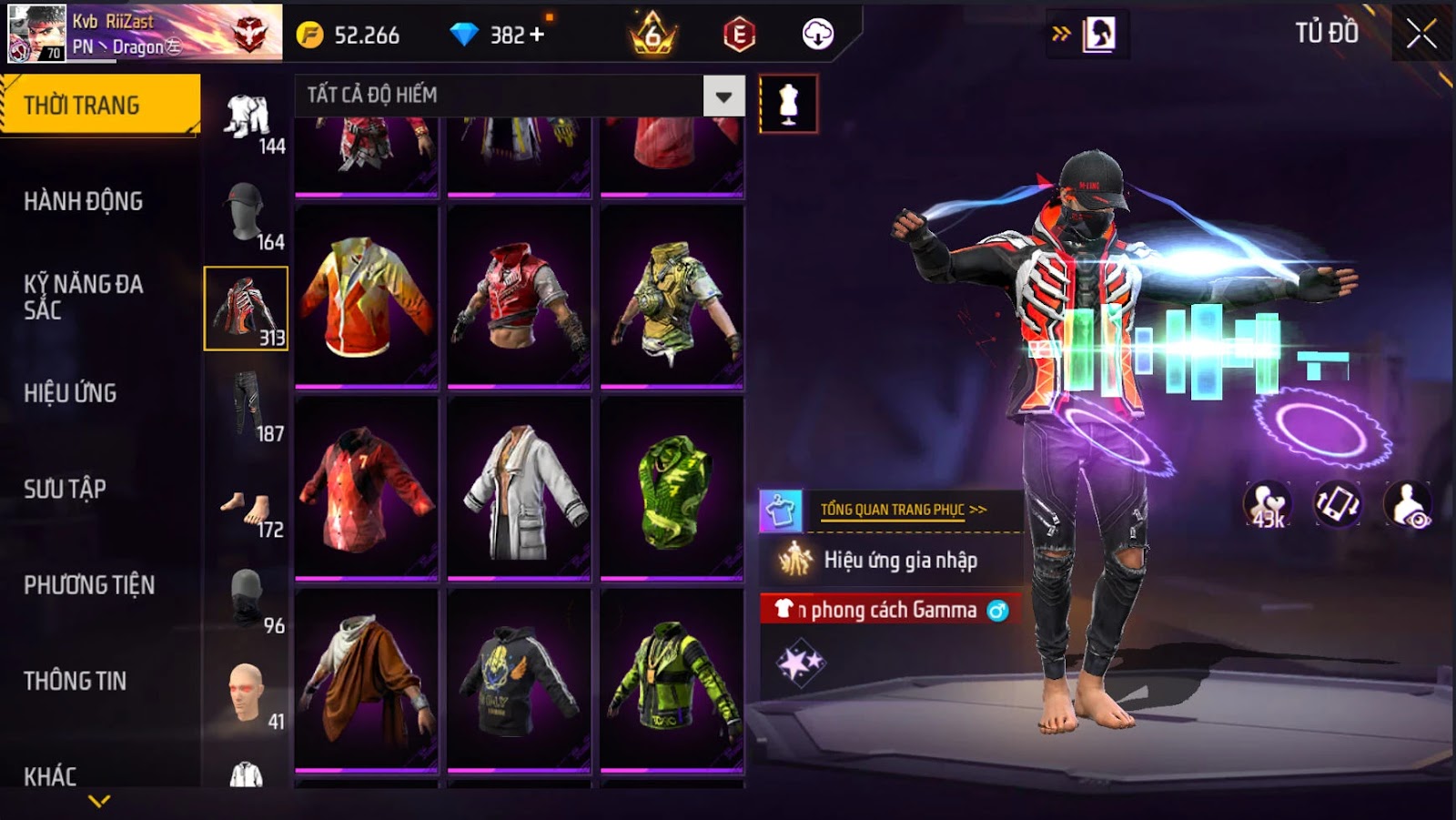1456x820 pixels.
Task: Switch to Kỹ Năng Đa Sắc
Action: click(x=84, y=297)
